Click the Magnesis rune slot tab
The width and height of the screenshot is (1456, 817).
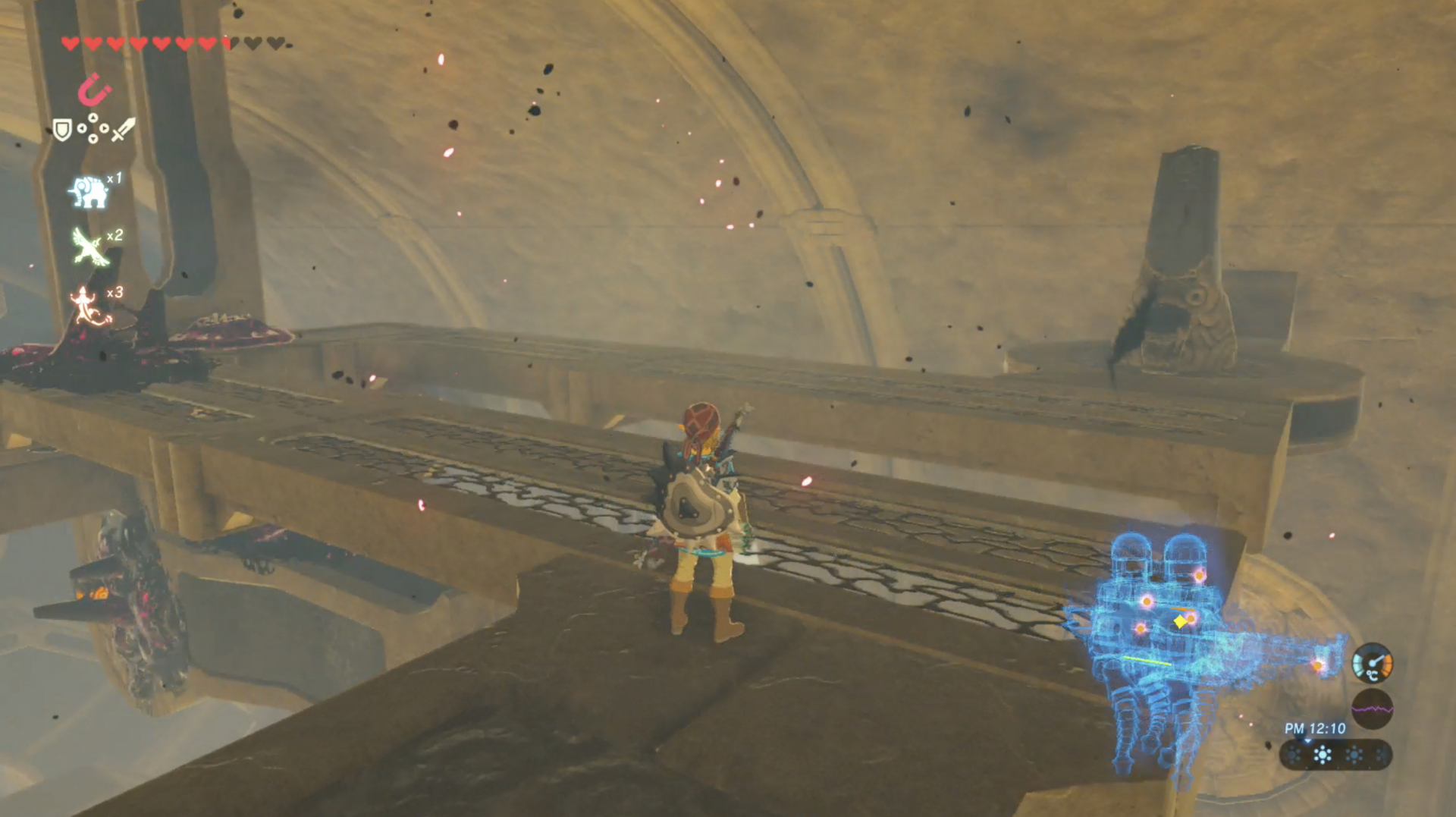(x=95, y=87)
